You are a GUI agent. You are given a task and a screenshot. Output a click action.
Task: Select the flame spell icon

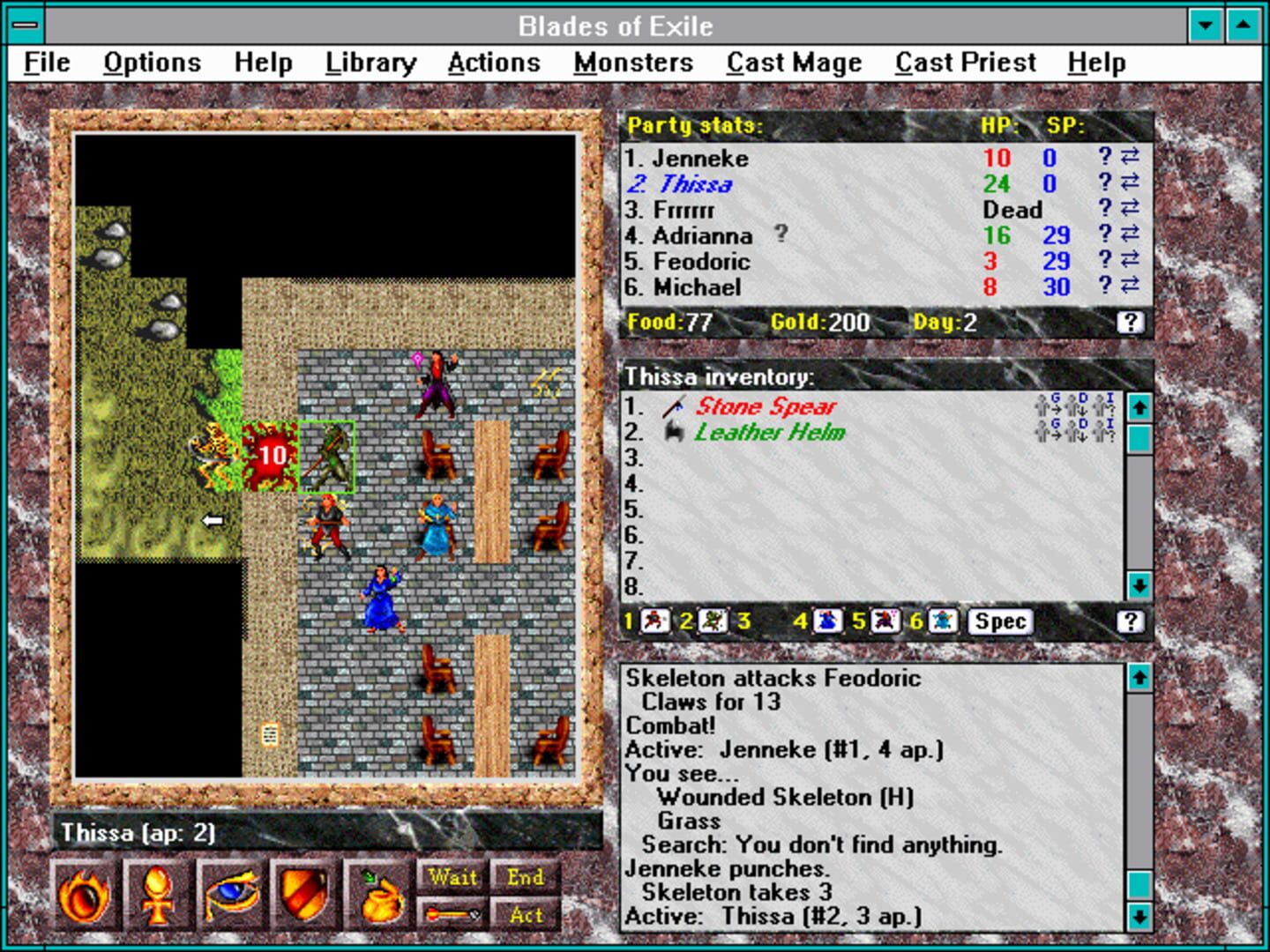86,895
